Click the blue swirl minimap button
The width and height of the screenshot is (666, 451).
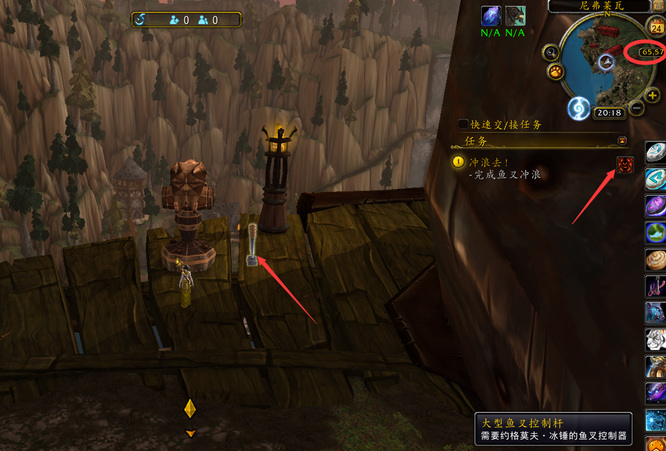coord(577,107)
